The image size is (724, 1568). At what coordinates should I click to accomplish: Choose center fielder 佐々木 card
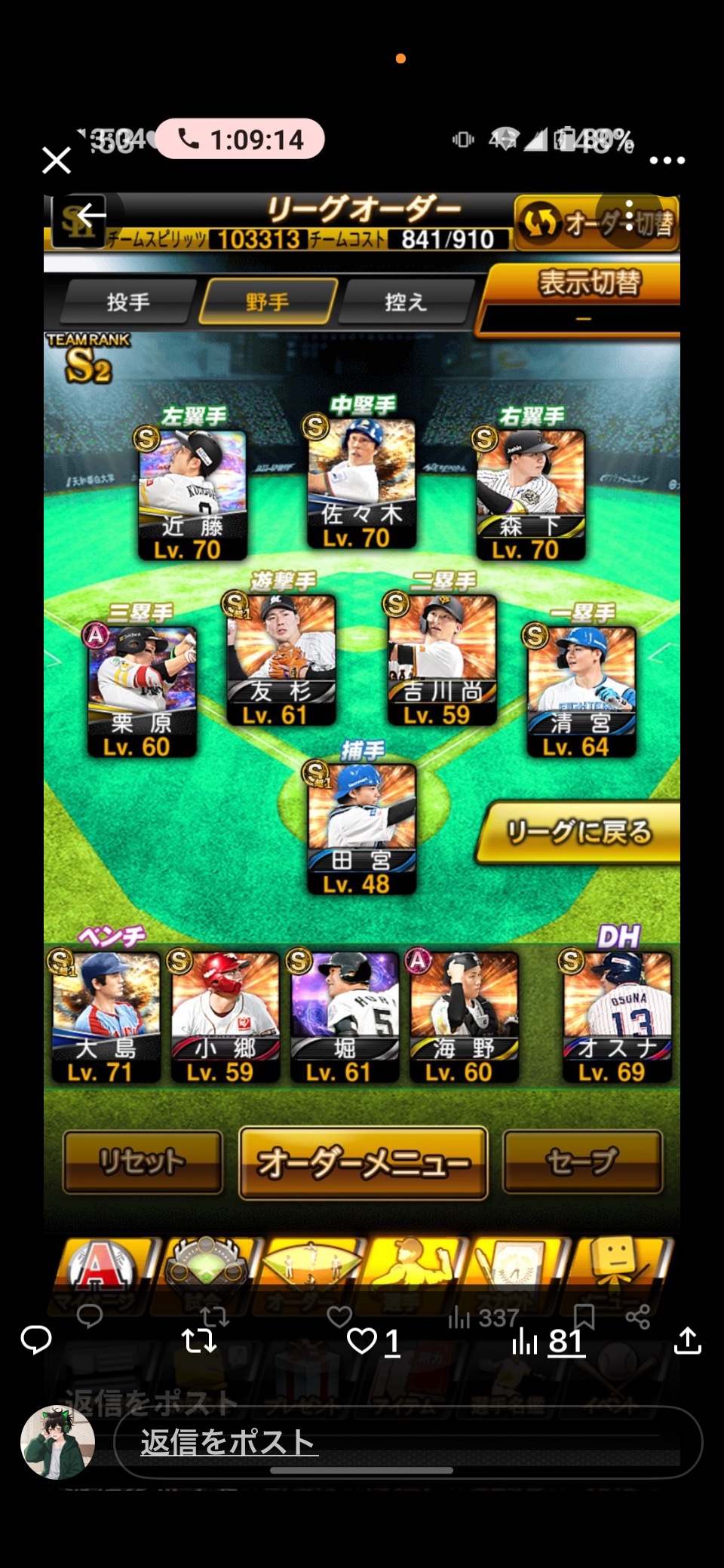(361, 483)
